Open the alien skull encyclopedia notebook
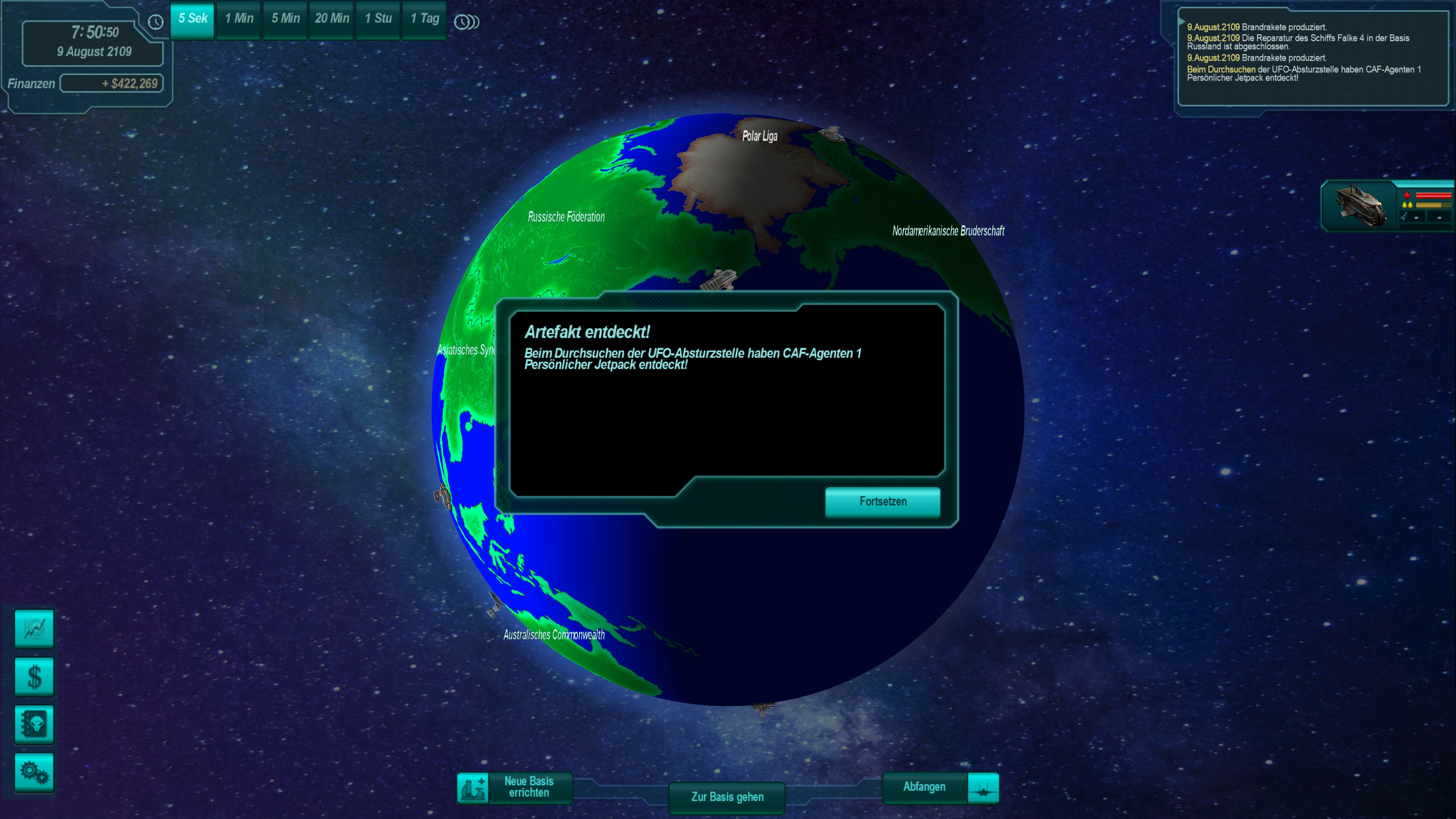Viewport: 1456px width, 819px height. (x=34, y=724)
